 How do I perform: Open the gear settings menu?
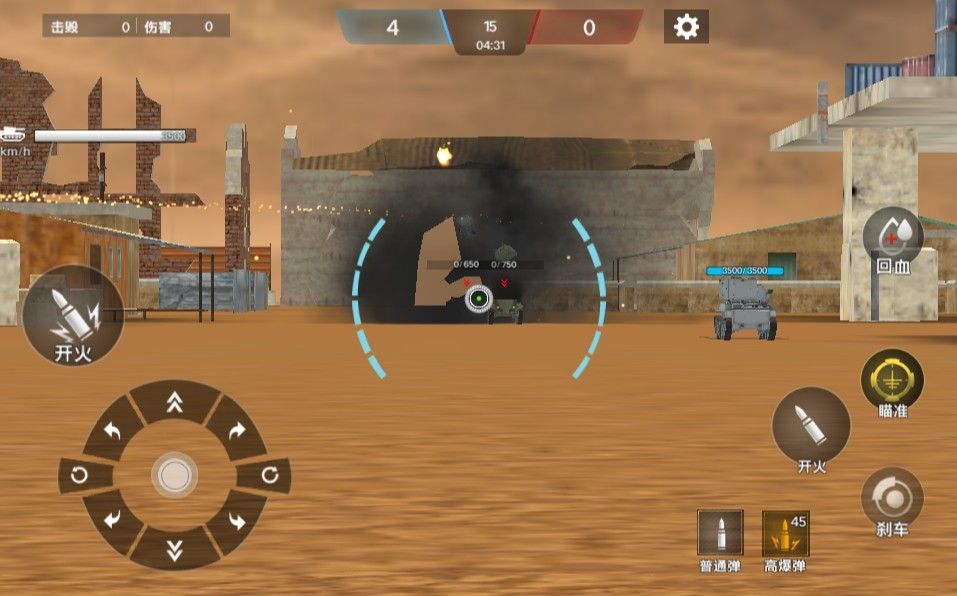(x=686, y=27)
